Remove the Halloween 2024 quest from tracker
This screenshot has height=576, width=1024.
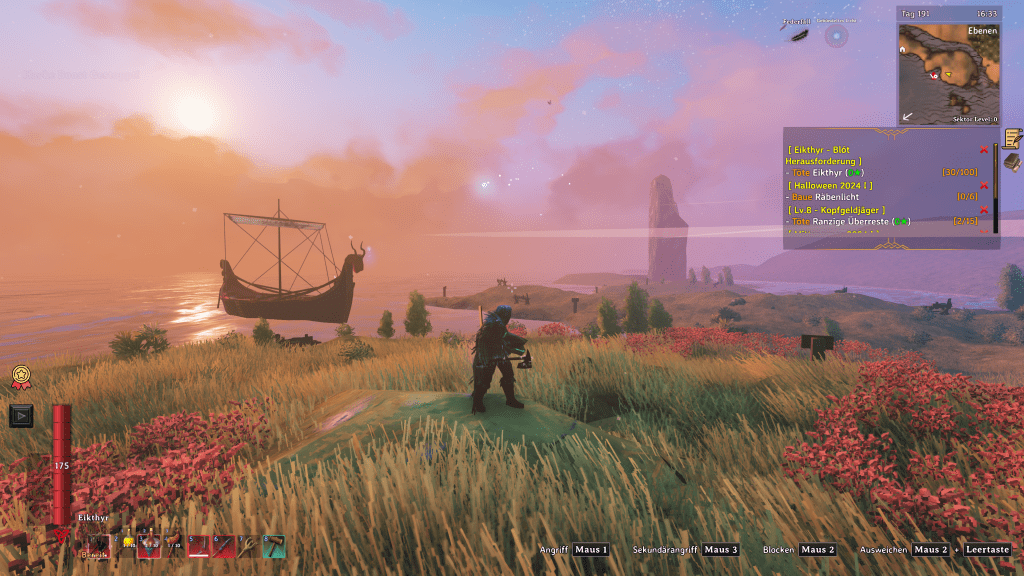pos(984,185)
